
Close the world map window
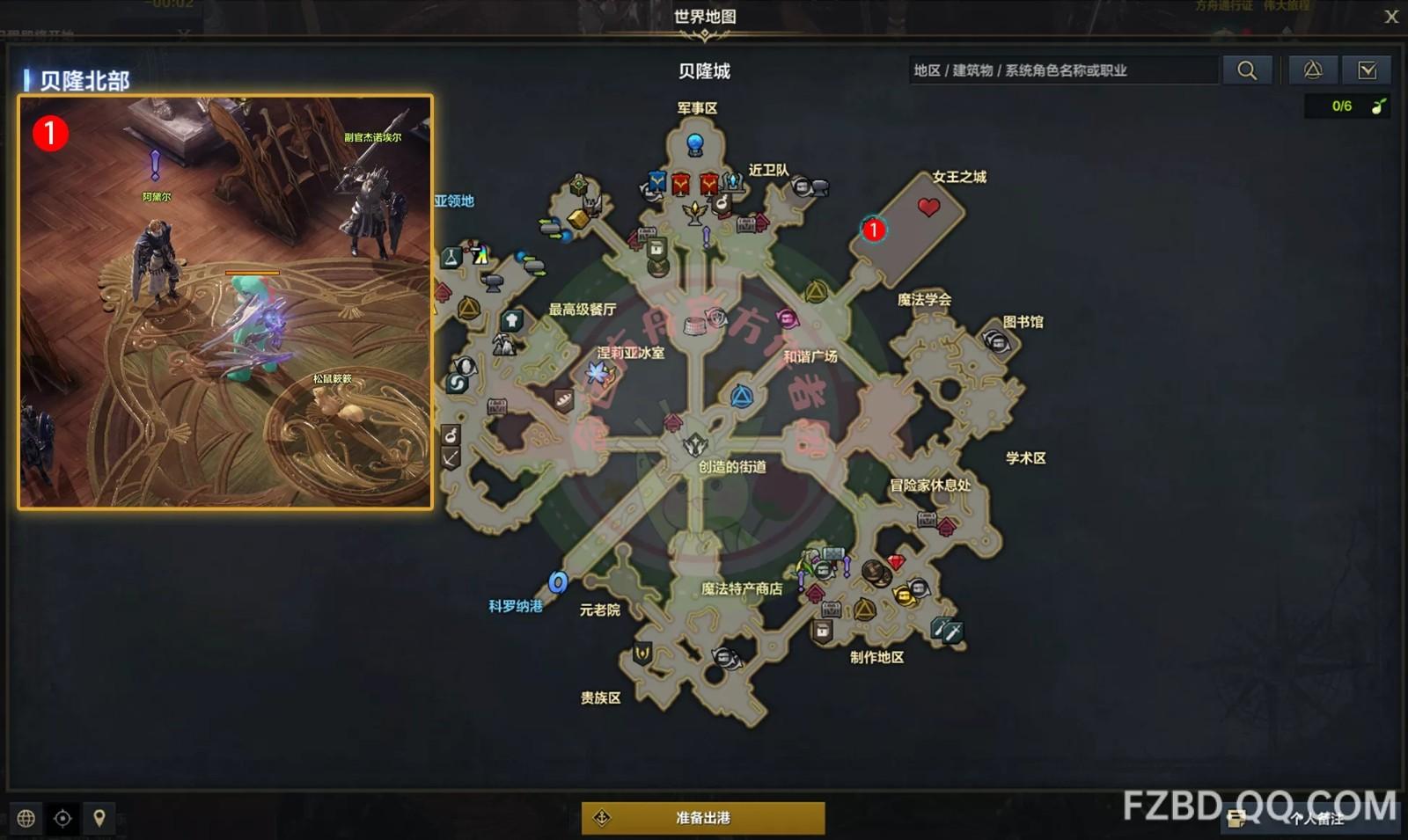1391,17
